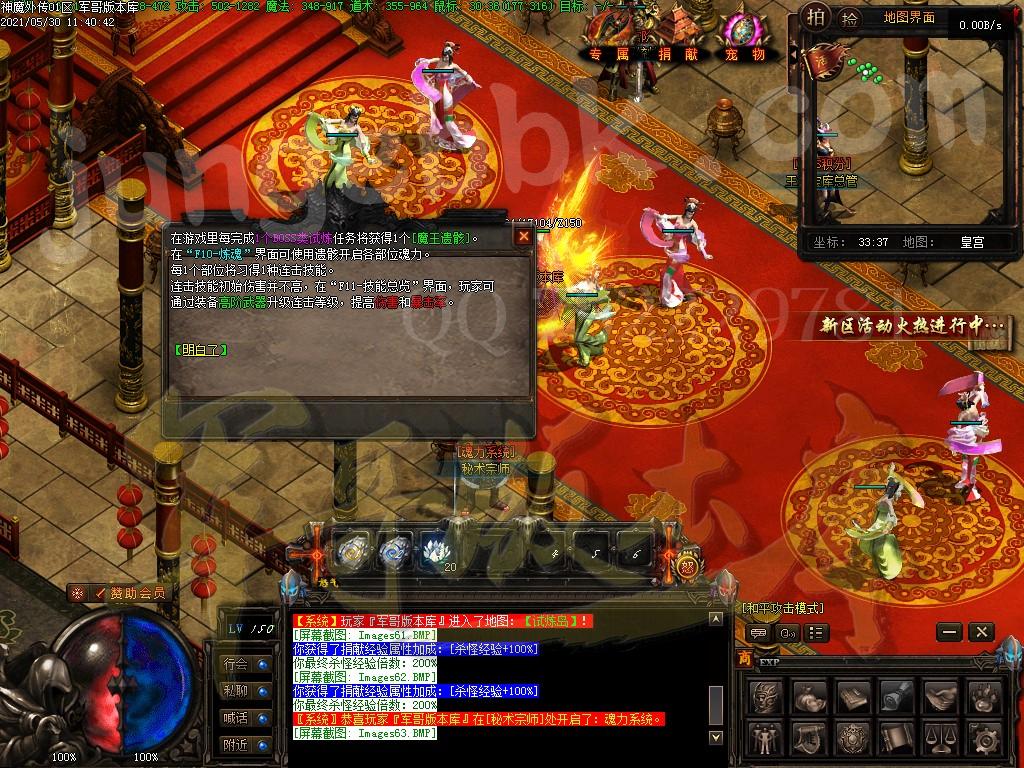The width and height of the screenshot is (1024, 768).
Task: Open the balance scales trade icon
Action: tap(939, 738)
